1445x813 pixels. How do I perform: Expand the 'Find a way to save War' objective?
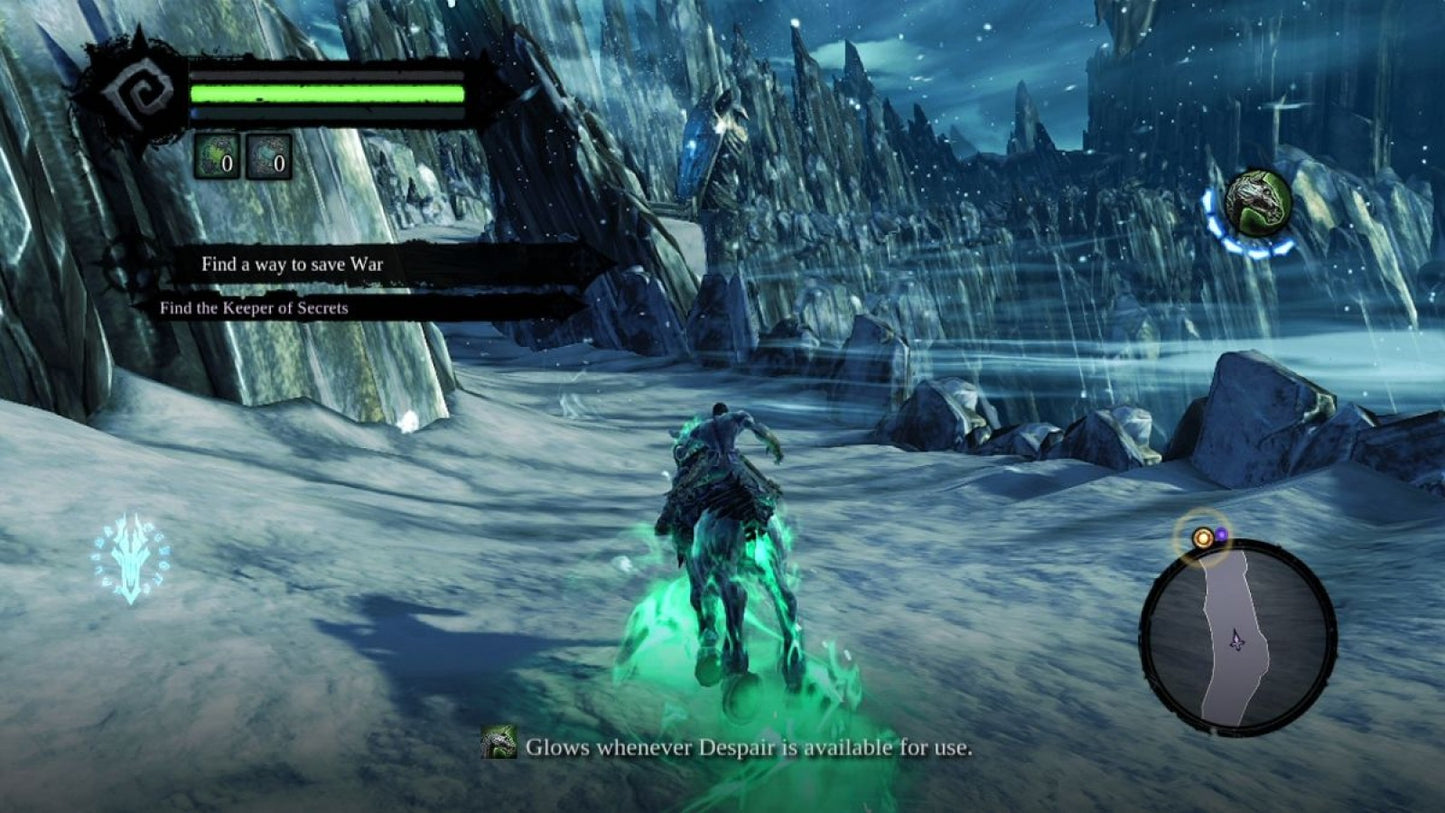point(292,264)
